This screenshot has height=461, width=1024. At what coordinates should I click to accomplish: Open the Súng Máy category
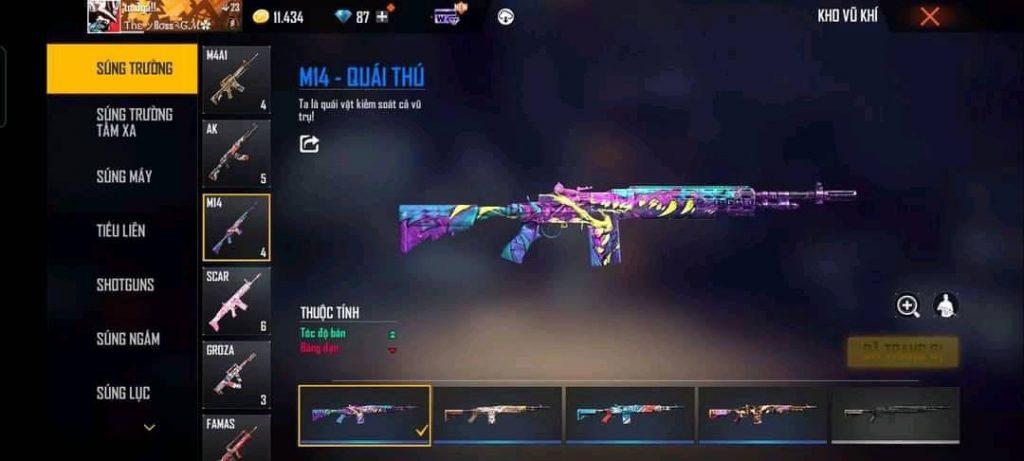pyautogui.click(x=124, y=177)
